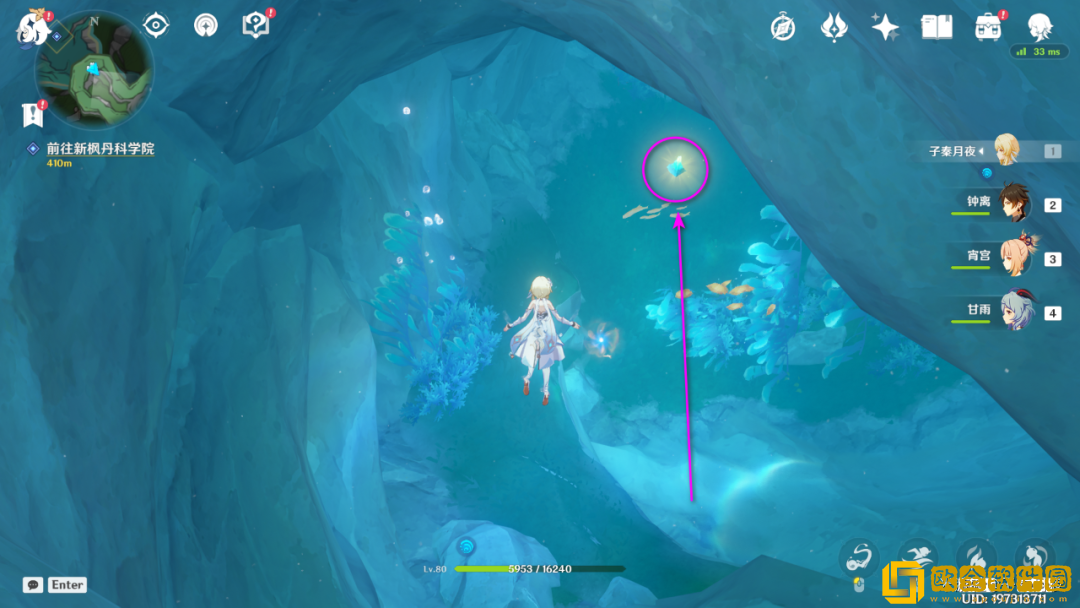
Task: Open the character head profile icon
Action: [1040, 25]
